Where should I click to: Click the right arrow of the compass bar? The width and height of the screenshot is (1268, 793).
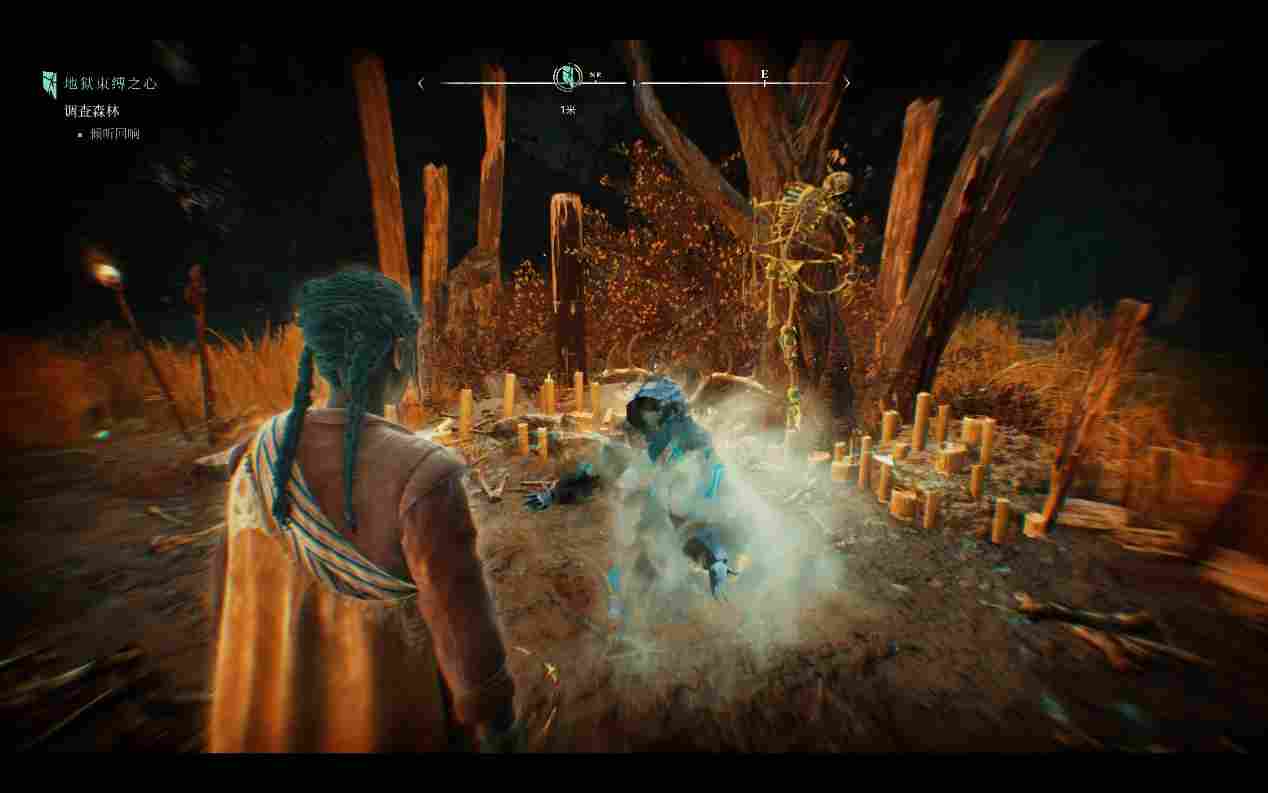click(847, 83)
